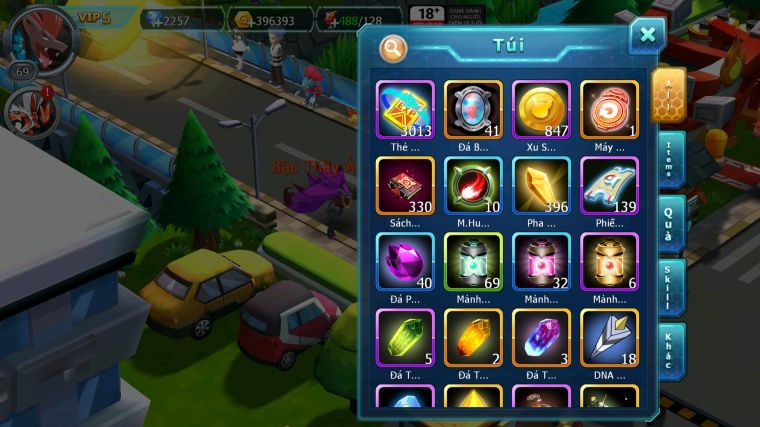Close the Túi bag window

[x=647, y=36]
